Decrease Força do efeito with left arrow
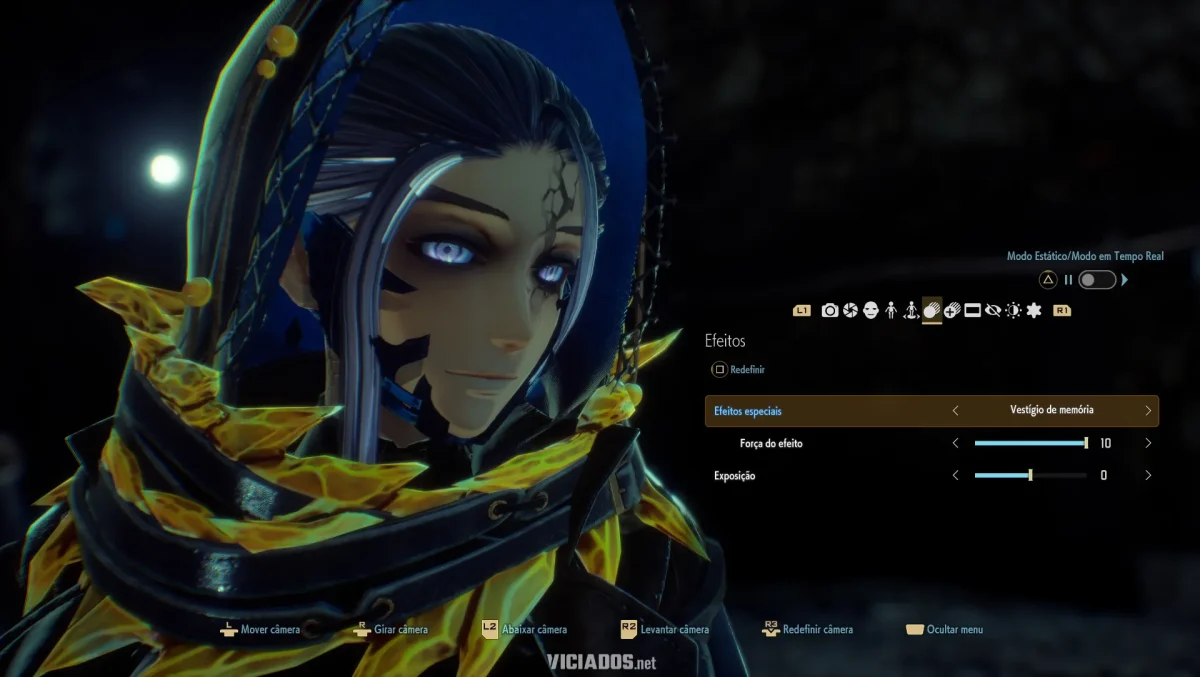Image resolution: width=1200 pixels, height=677 pixels. tap(955, 443)
